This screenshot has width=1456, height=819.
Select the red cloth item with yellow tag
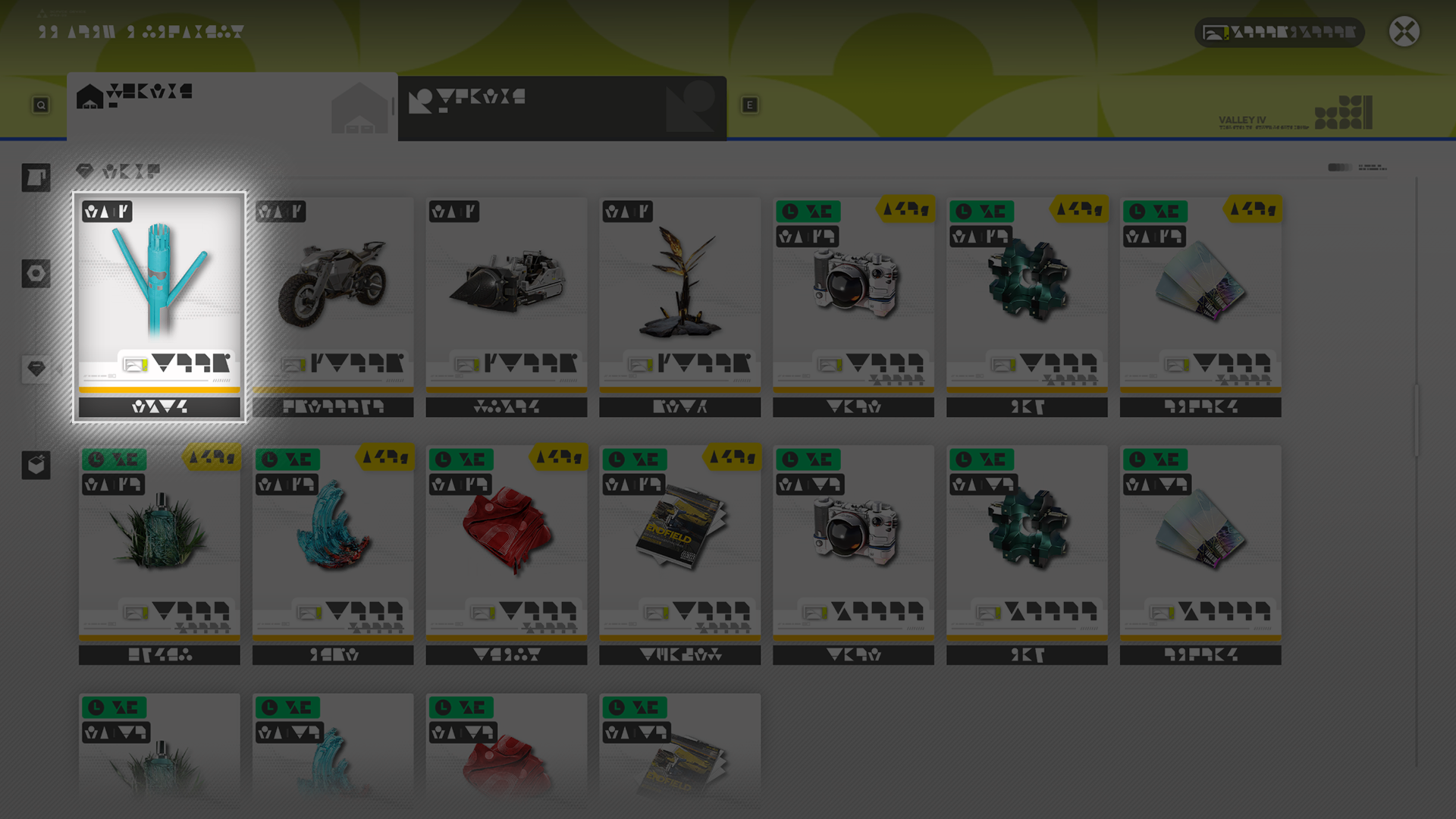pos(506,554)
